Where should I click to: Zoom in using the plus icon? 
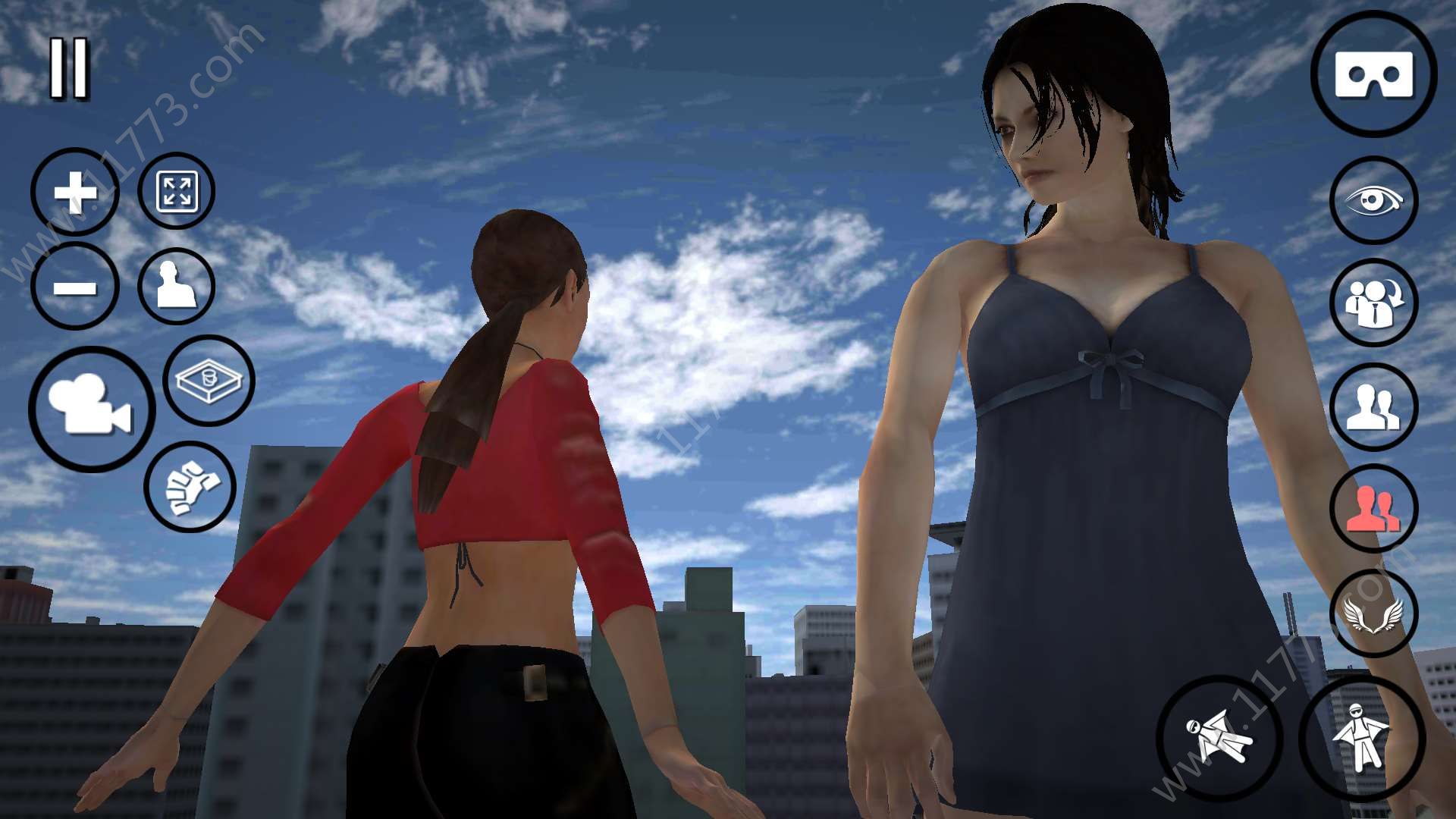pyautogui.click(x=74, y=192)
